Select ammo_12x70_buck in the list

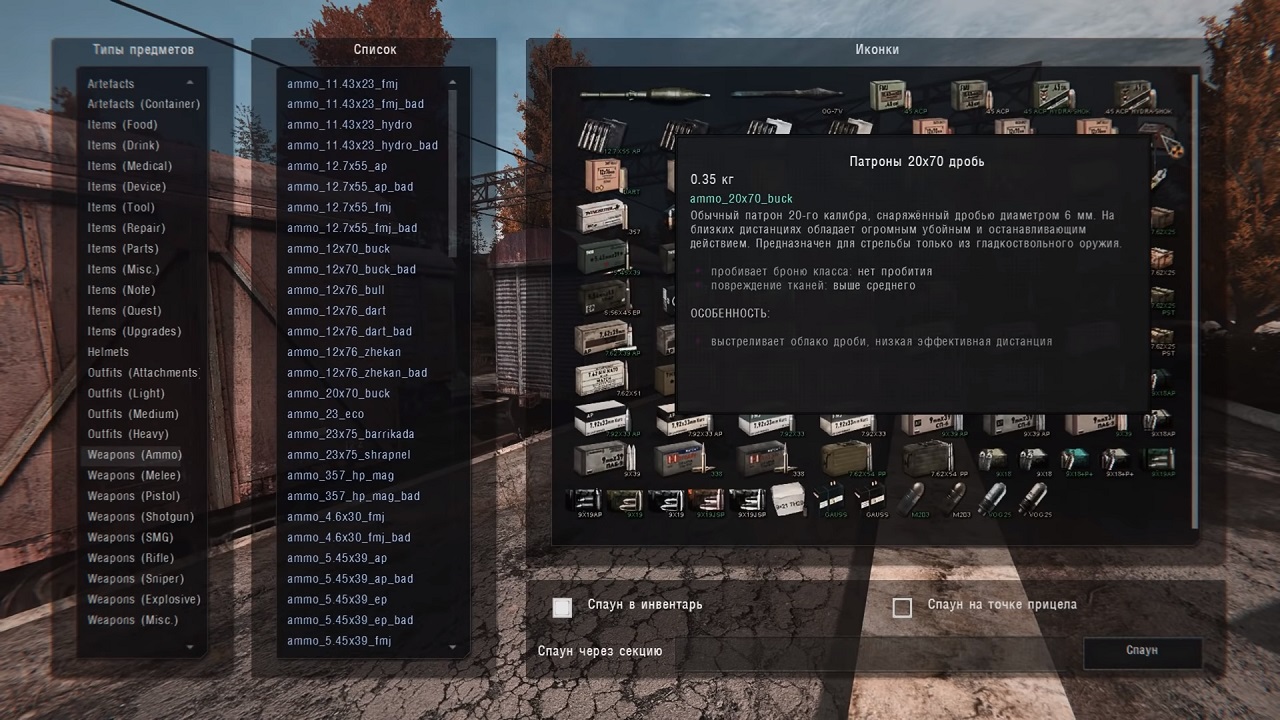point(338,249)
